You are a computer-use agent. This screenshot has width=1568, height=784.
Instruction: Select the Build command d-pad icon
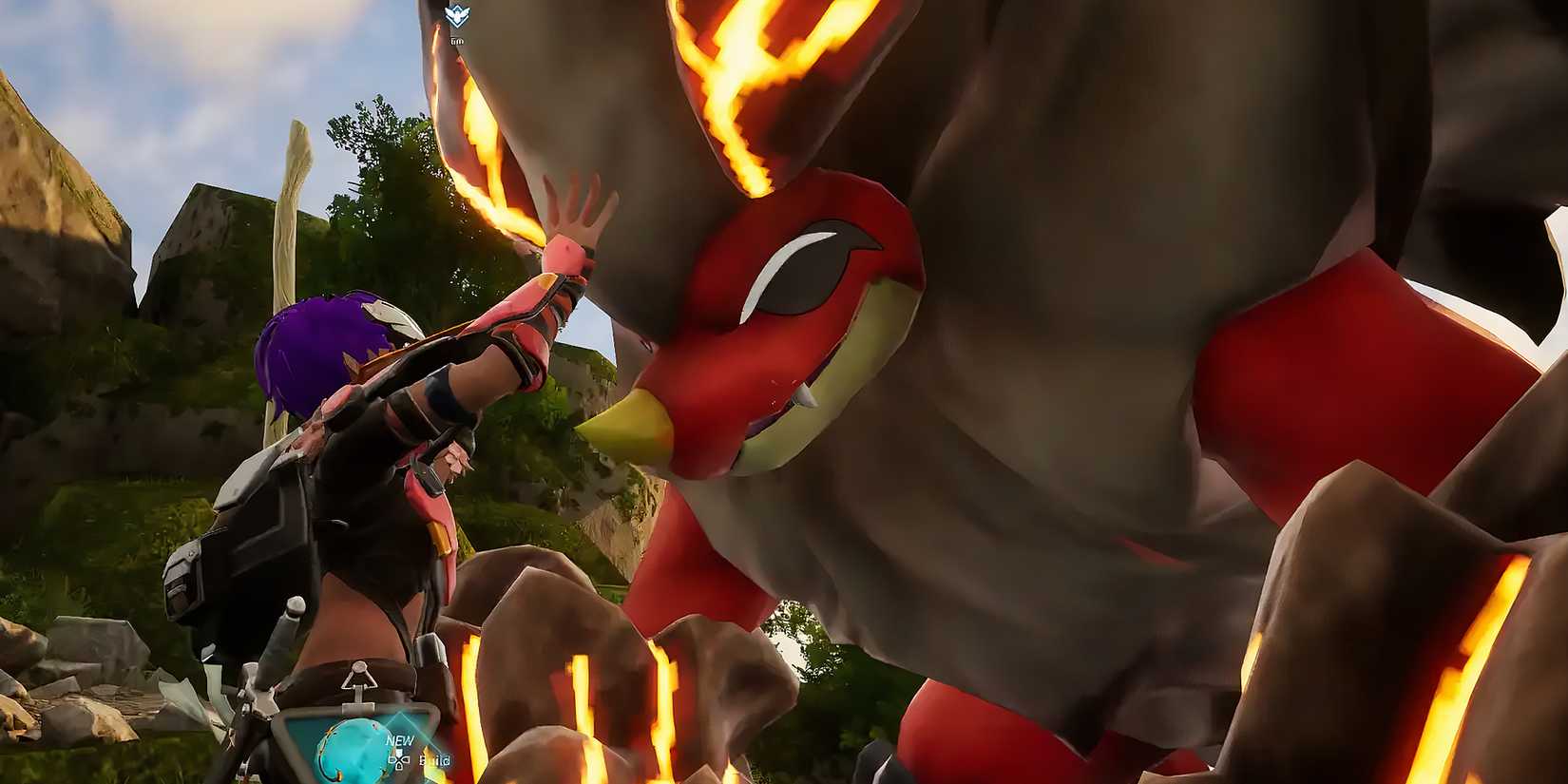click(399, 760)
